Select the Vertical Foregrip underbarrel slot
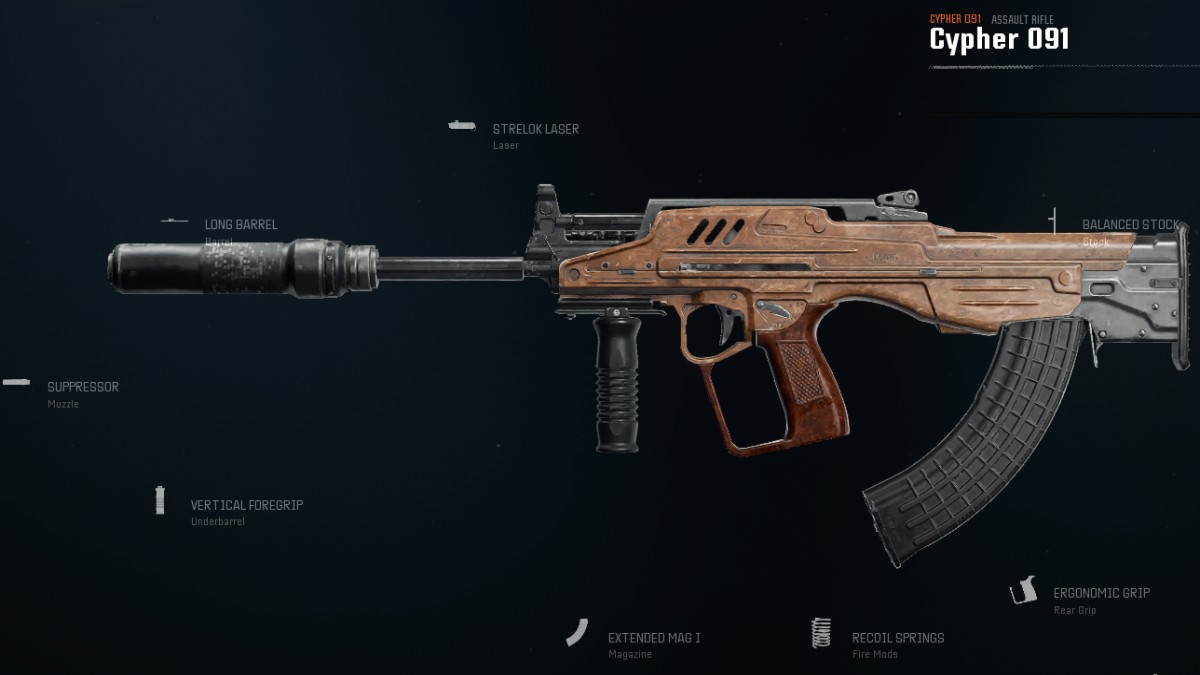 point(246,506)
